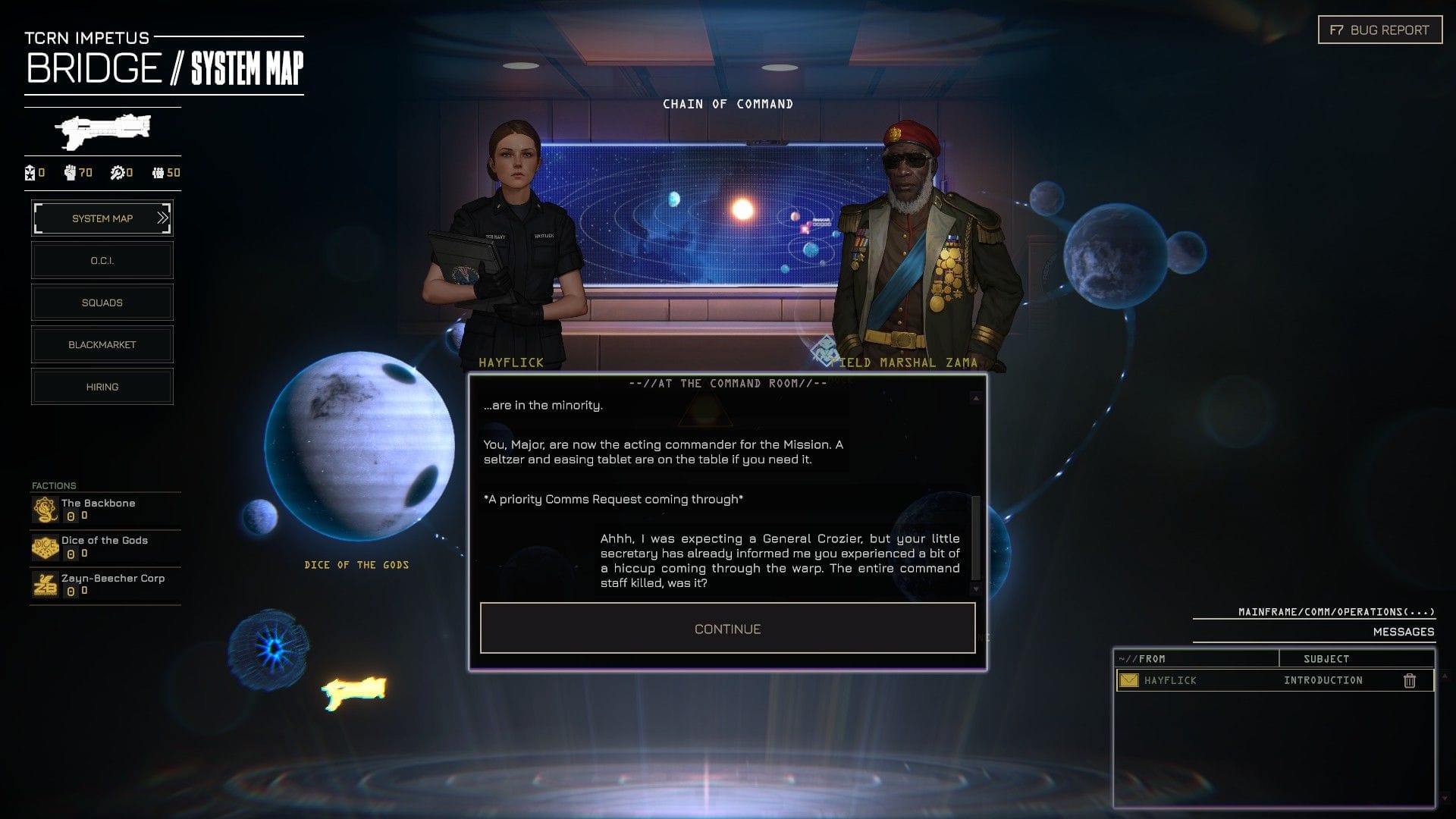
Task: Switch to the O.C.I. panel
Action: point(102,260)
